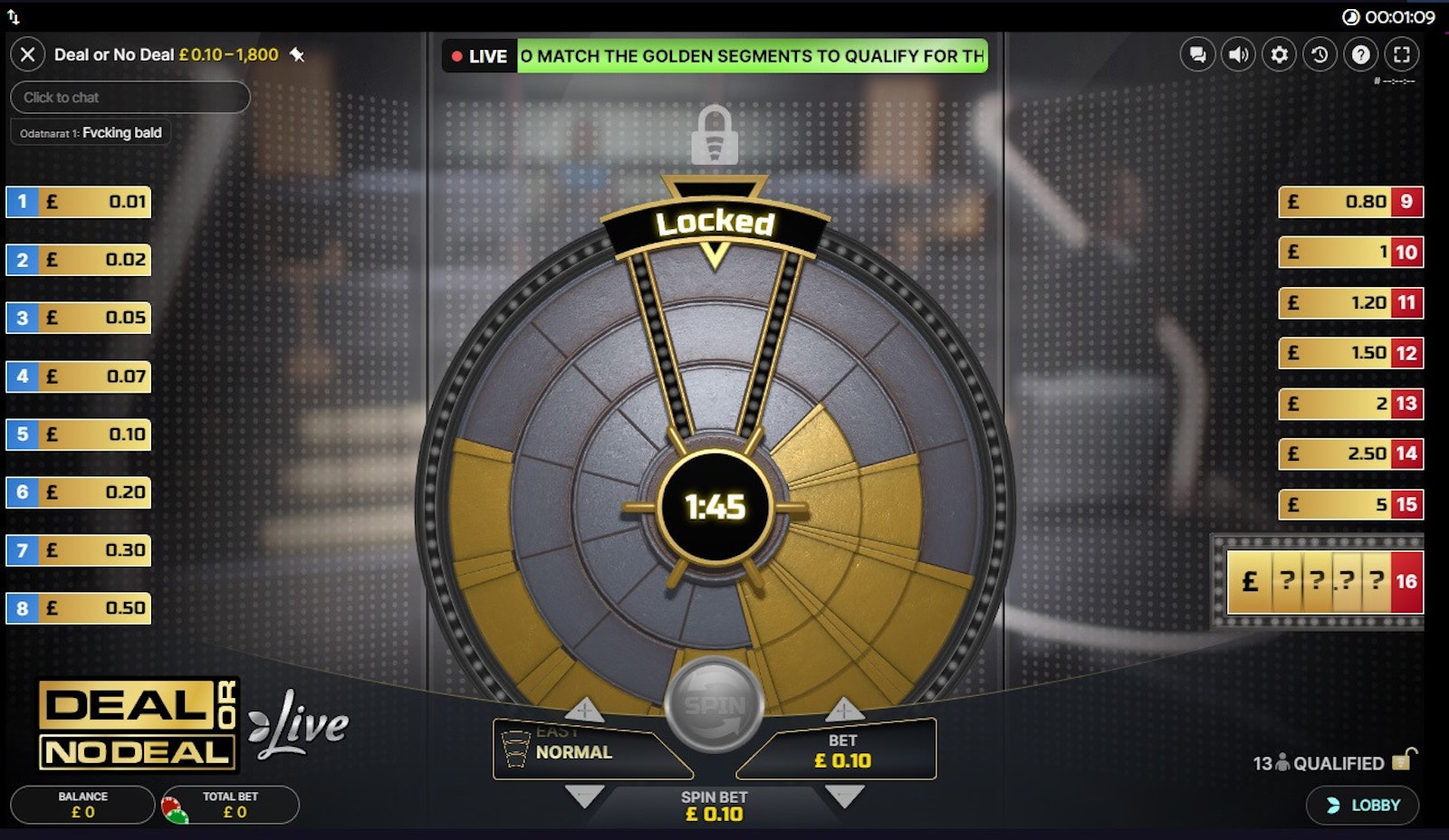Toggle the sound speaker icon
1449x840 pixels.
click(1238, 54)
